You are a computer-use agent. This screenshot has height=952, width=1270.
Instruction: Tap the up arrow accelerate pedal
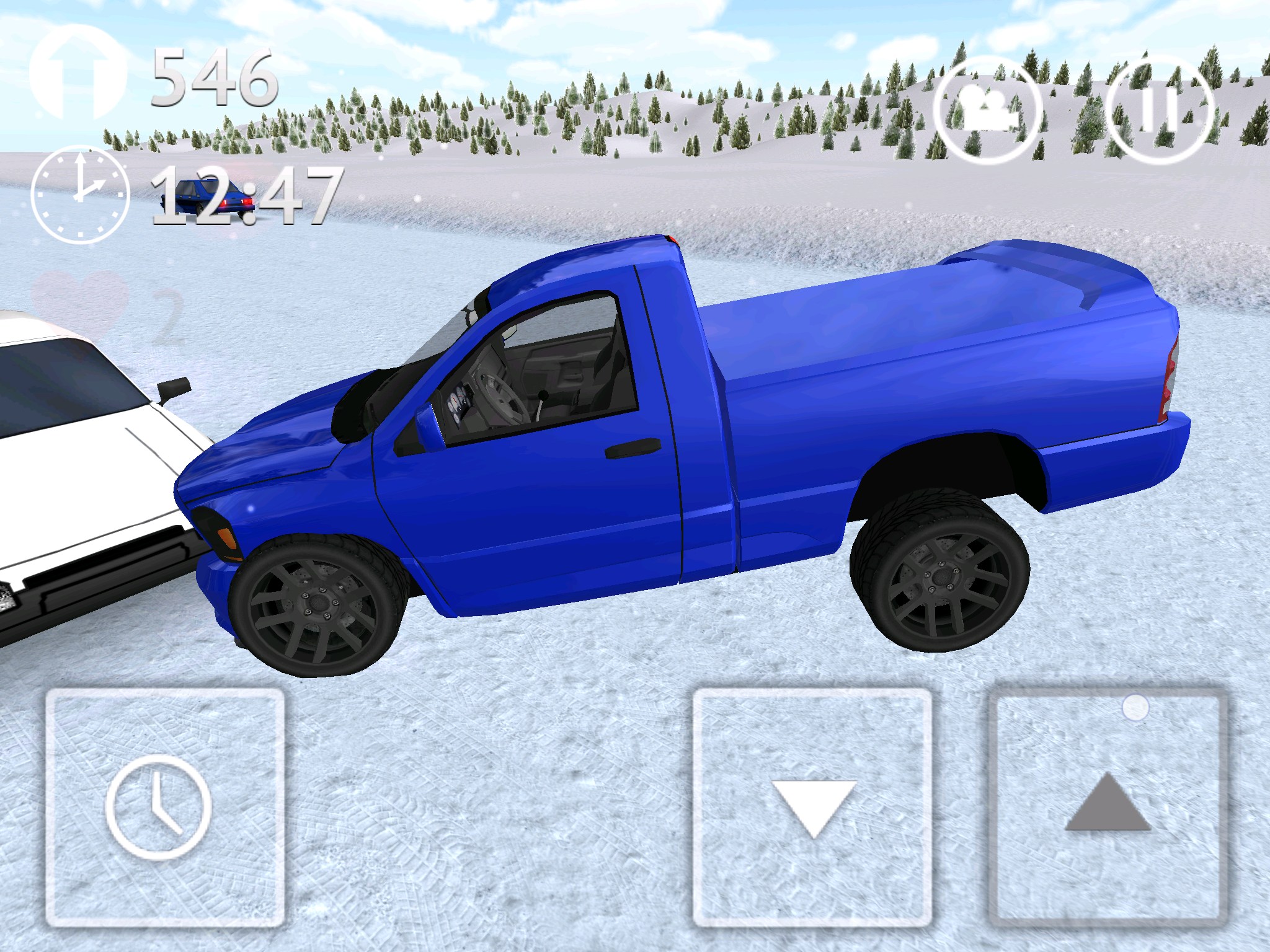point(1108,807)
